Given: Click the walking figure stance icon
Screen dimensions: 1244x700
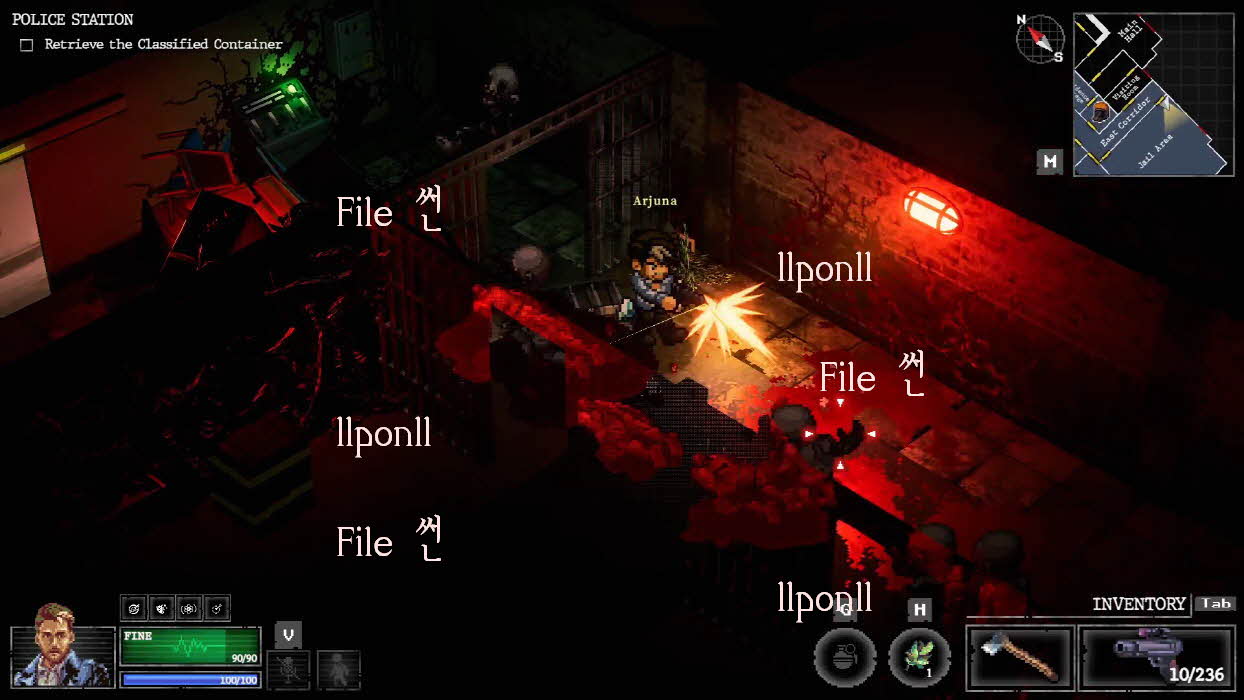Looking at the screenshot, I should tap(338, 669).
